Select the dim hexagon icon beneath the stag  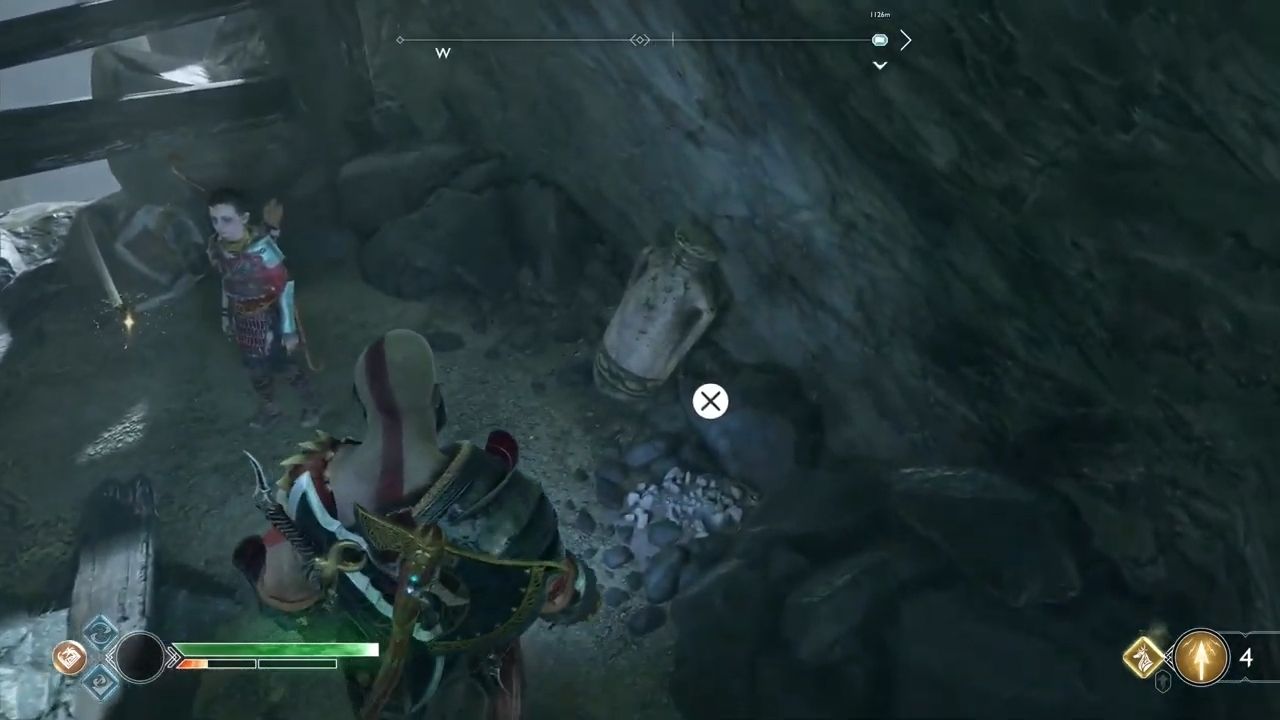pyautogui.click(x=1163, y=684)
